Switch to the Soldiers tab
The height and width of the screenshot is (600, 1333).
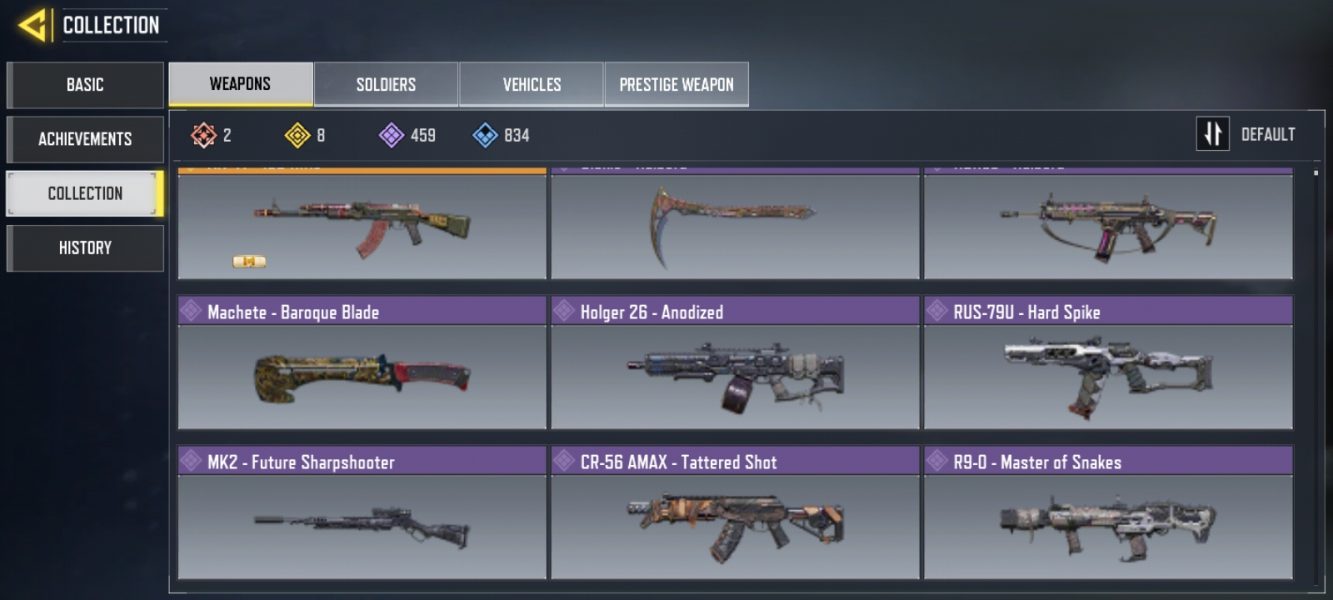pyautogui.click(x=386, y=84)
